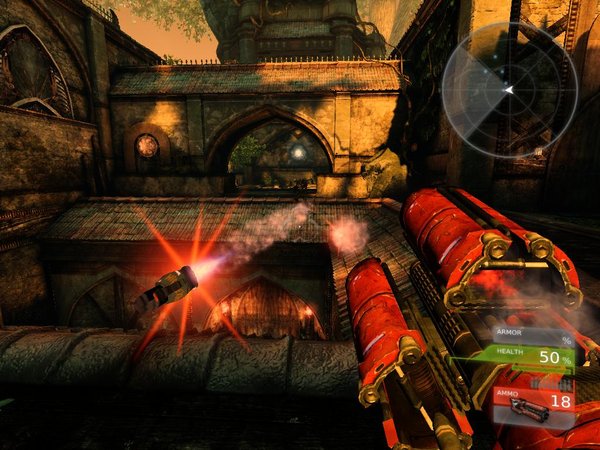The image size is (600, 450).
Task: Click the circular radar minimap
Action: click(x=510, y=90)
